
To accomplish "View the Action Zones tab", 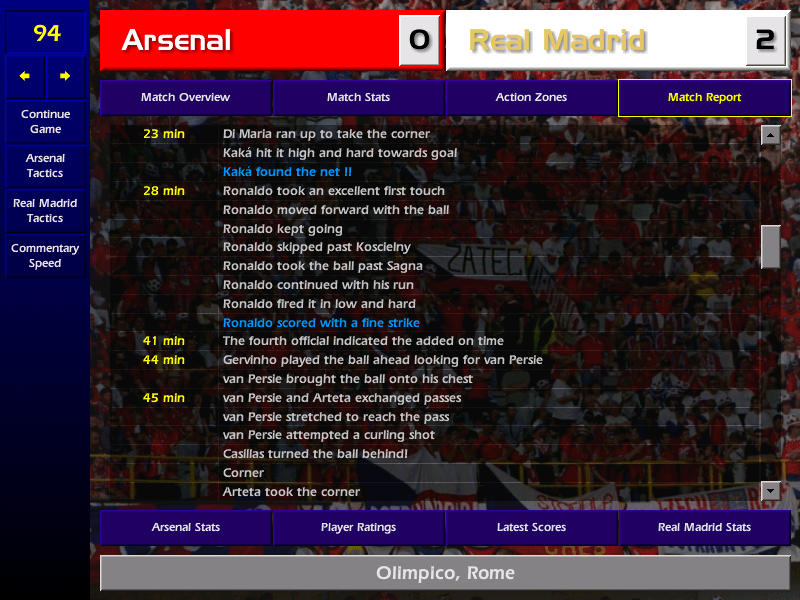I will coord(531,98).
